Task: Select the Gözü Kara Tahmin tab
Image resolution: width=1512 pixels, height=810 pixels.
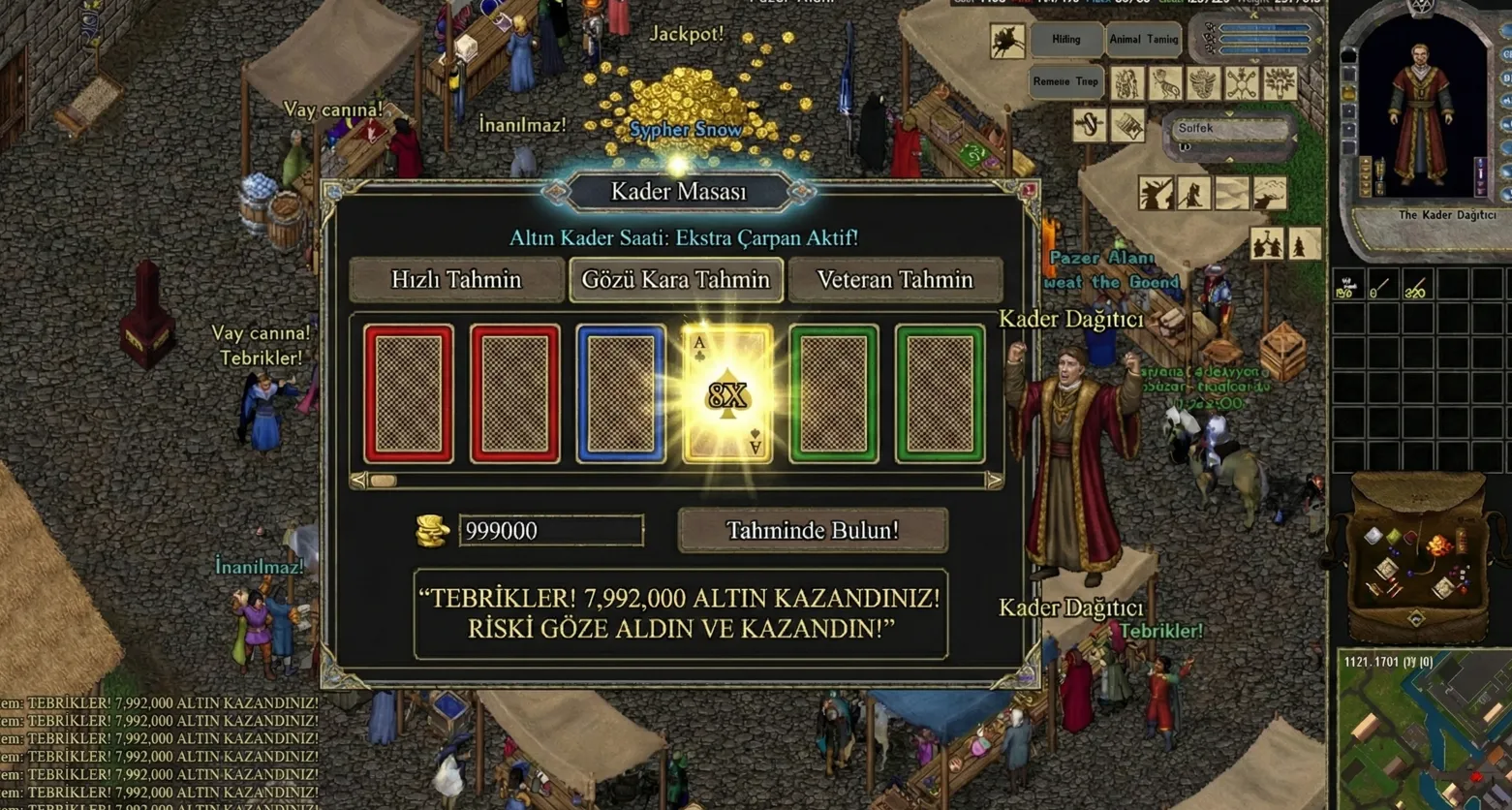Action: 675,279
